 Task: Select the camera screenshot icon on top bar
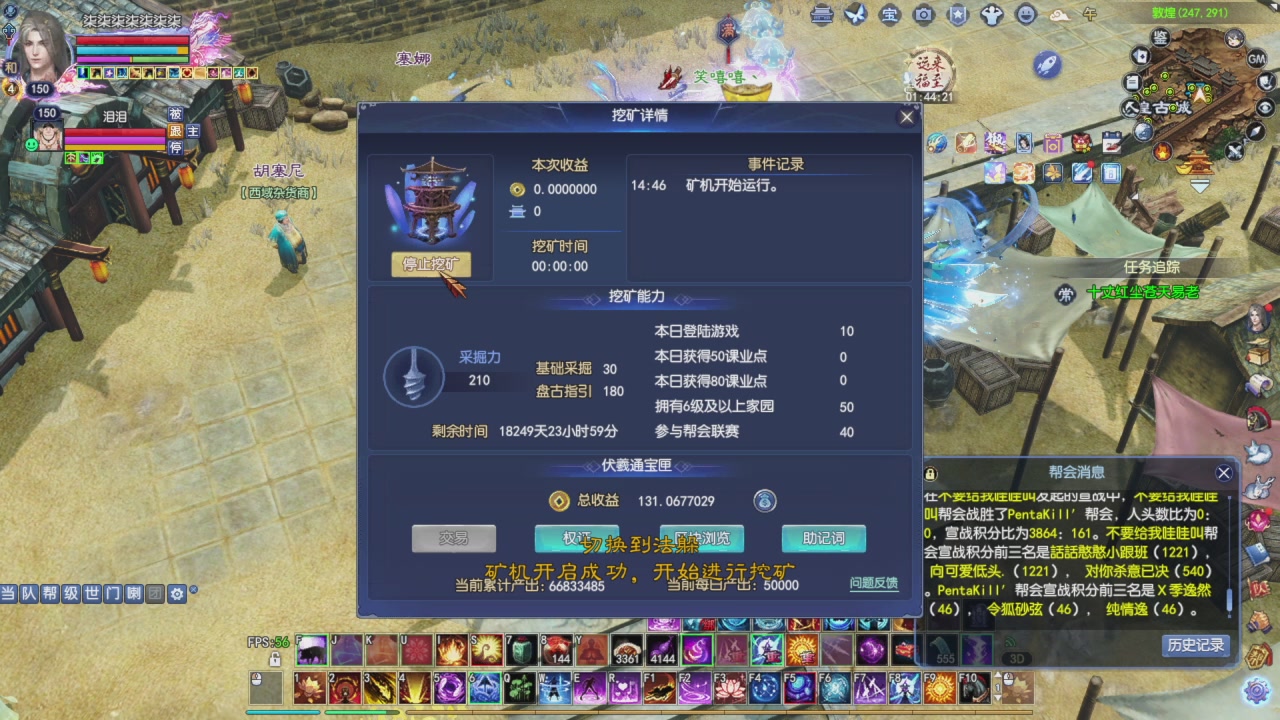923,15
